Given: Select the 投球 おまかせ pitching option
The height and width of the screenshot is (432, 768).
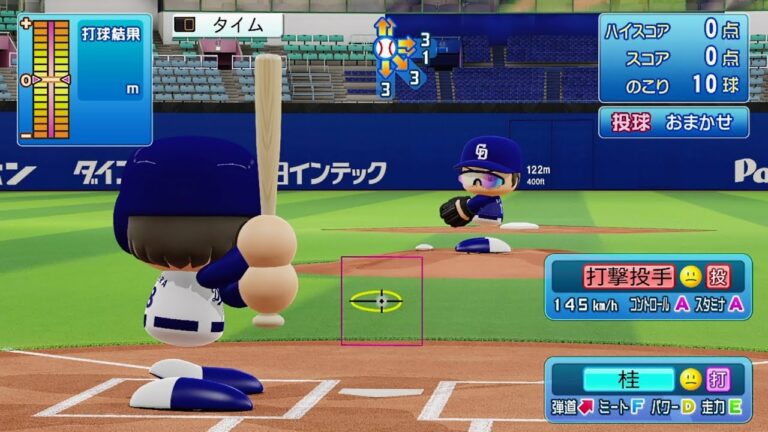Looking at the screenshot, I should (x=673, y=122).
